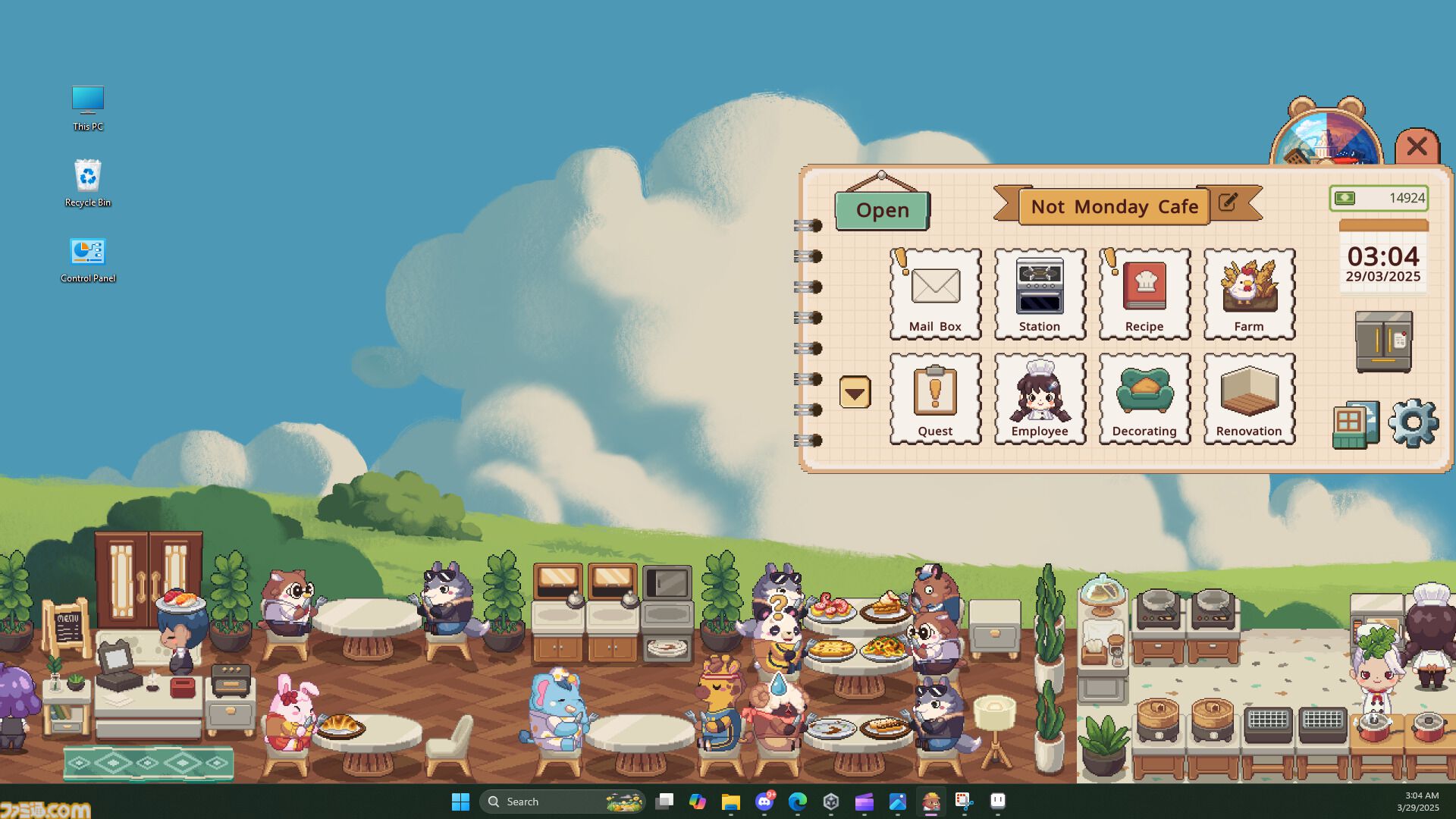1456x819 pixels.
Task: Collapse the notebook with the down arrow
Action: [855, 394]
